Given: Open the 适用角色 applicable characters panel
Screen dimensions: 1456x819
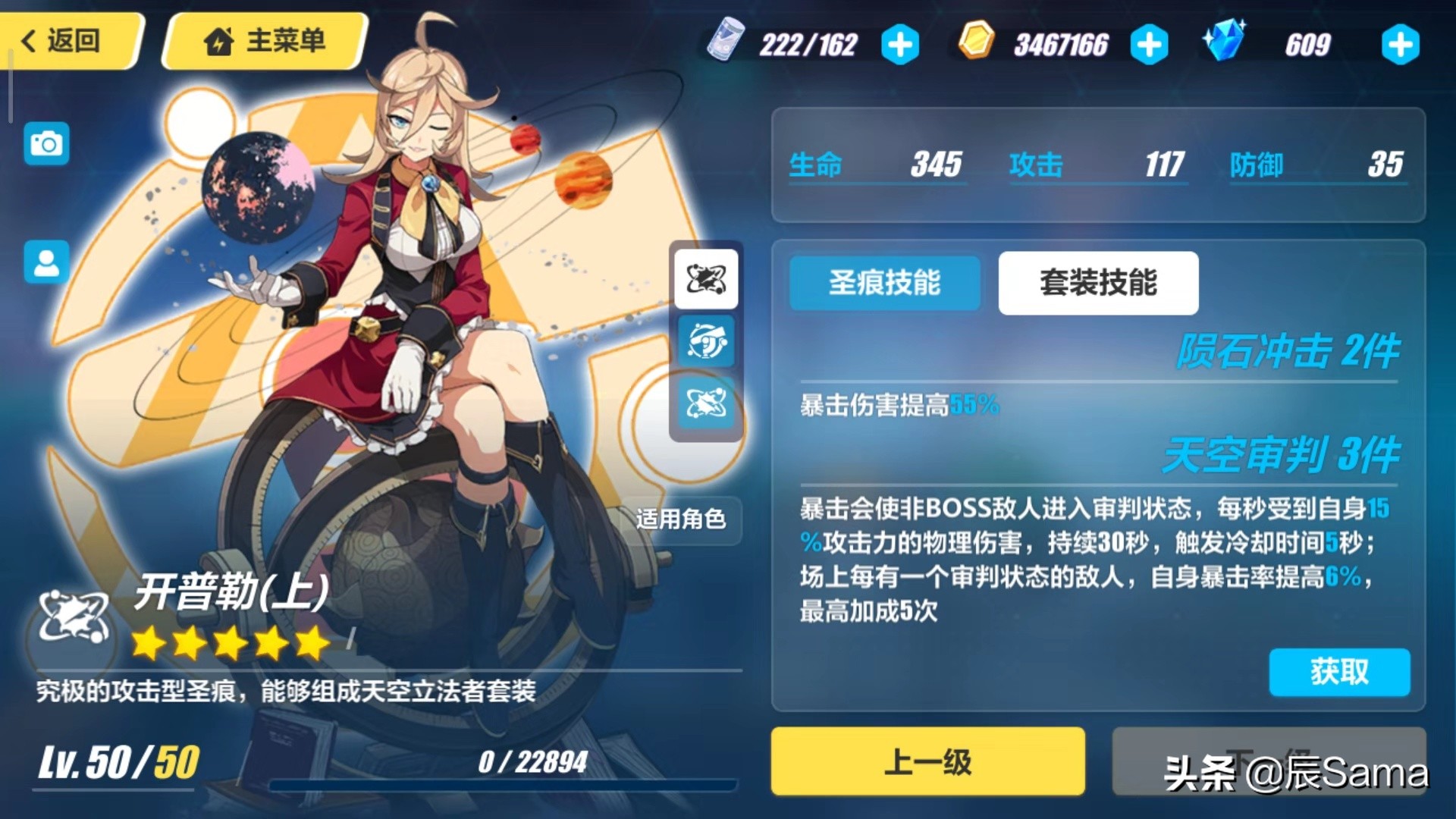Looking at the screenshot, I should tap(681, 520).
